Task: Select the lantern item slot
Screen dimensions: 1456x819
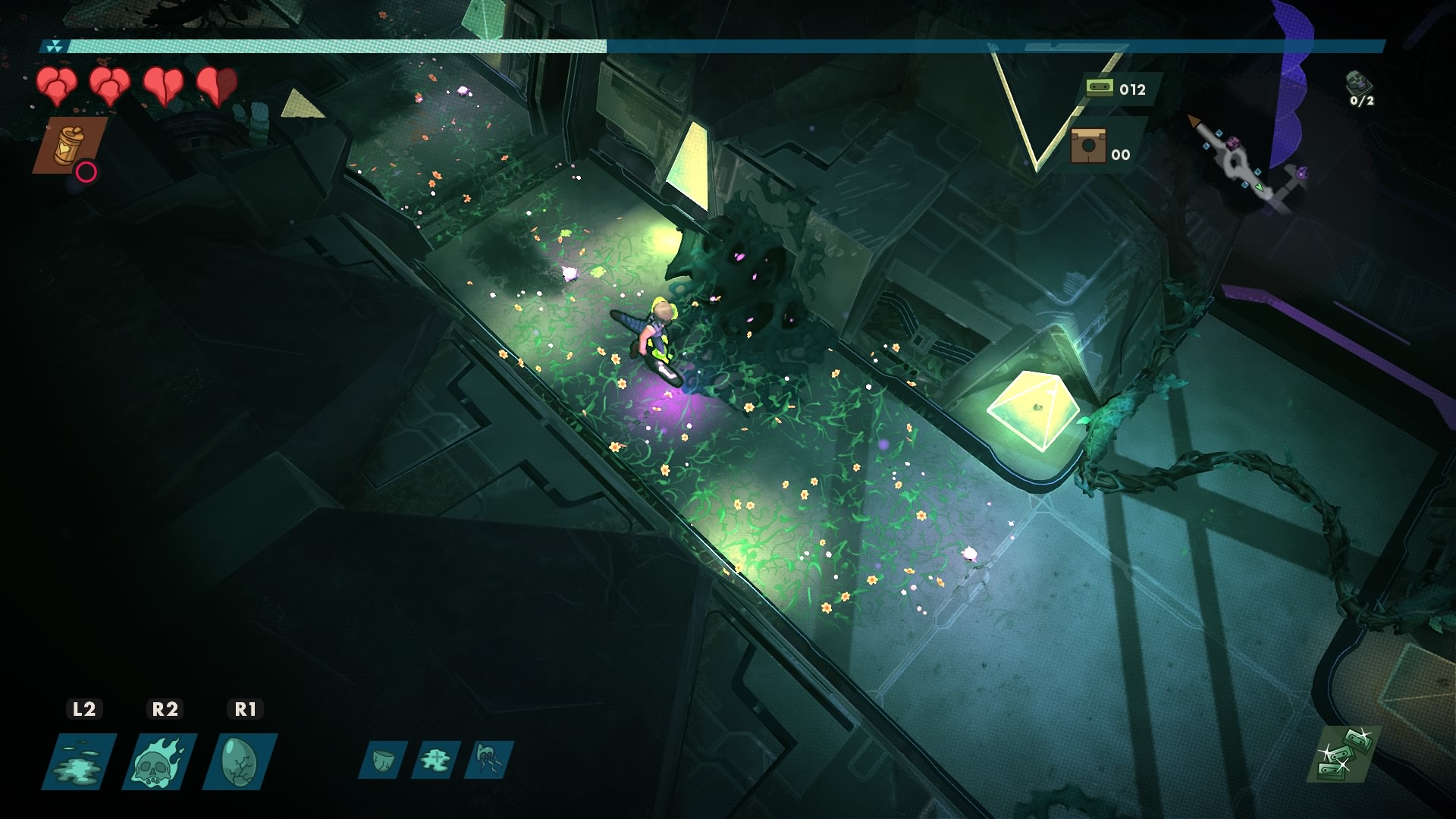Action: (68, 145)
